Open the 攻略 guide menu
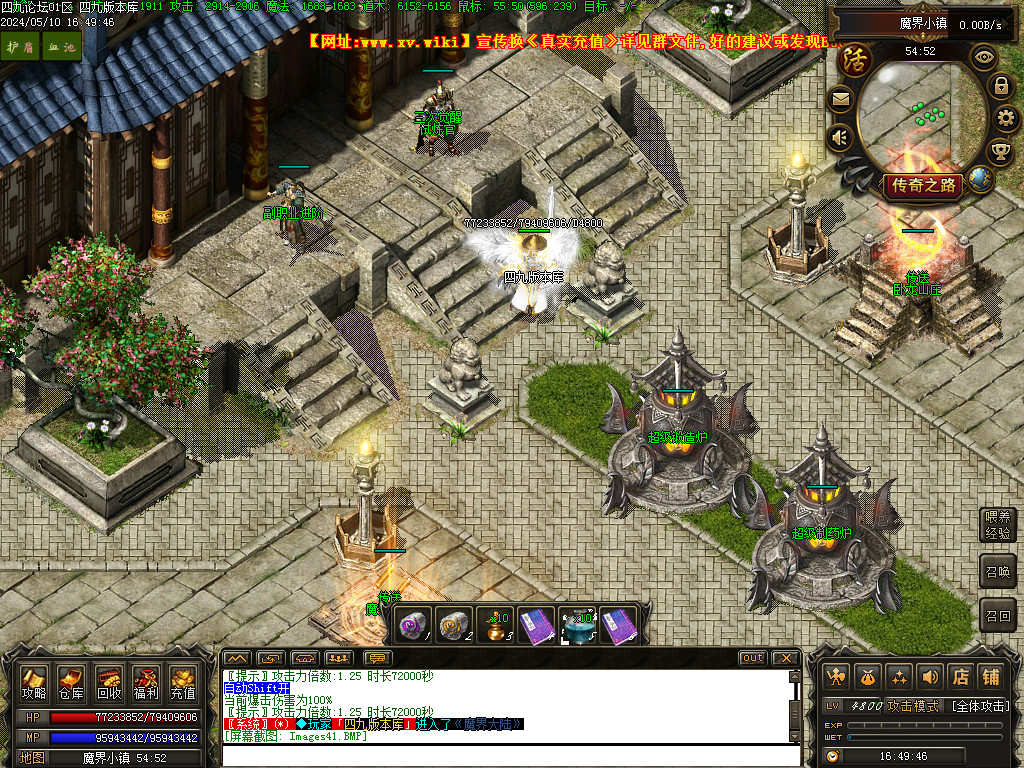Viewport: 1024px width, 768px height. (34, 682)
